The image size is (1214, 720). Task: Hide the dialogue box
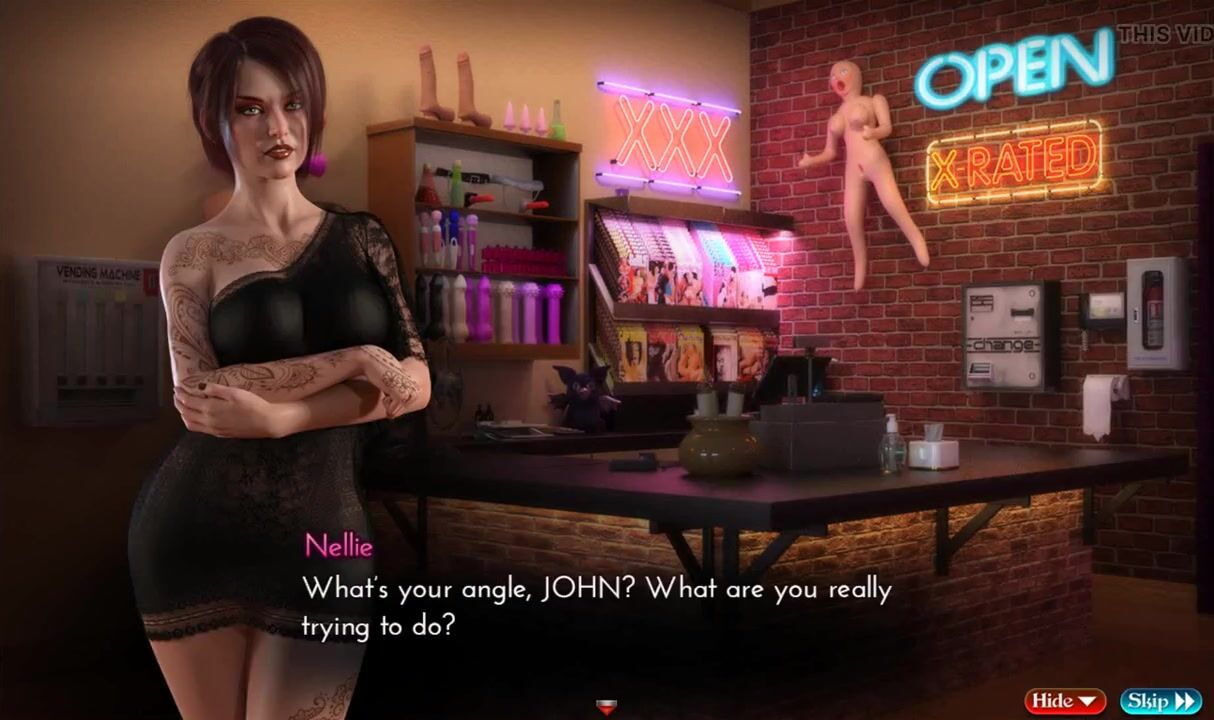tap(1064, 700)
